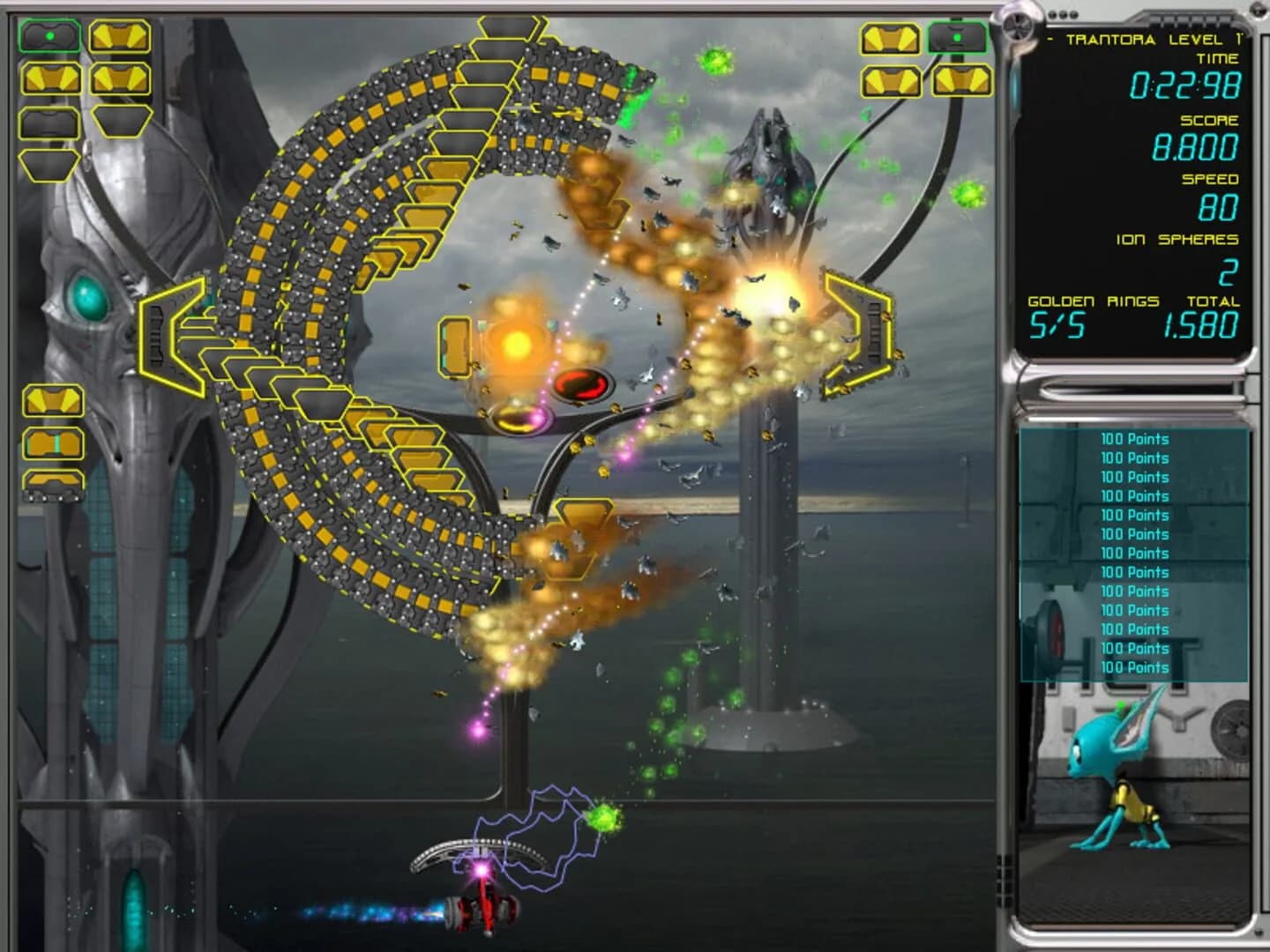This screenshot has height=952, width=1270.
Task: Expand the right yellow chevron bumper
Action: click(x=857, y=335)
